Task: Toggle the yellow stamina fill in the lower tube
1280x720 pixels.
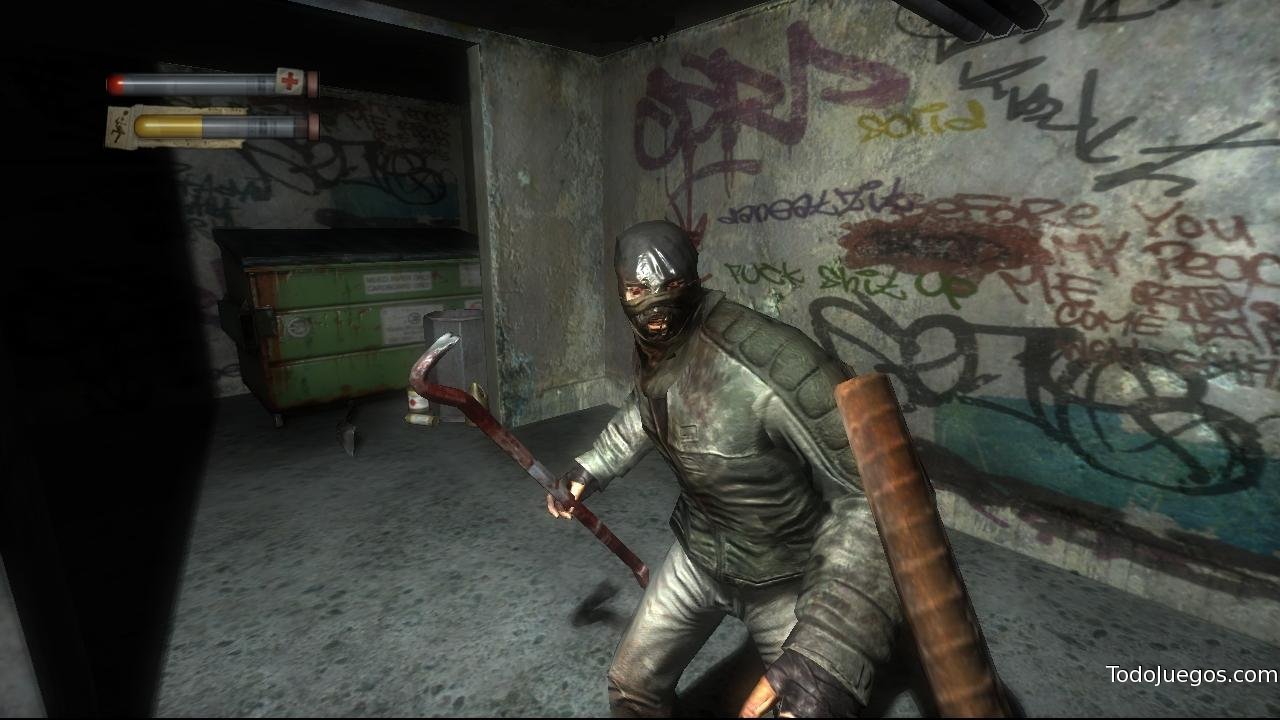Action: click(168, 126)
